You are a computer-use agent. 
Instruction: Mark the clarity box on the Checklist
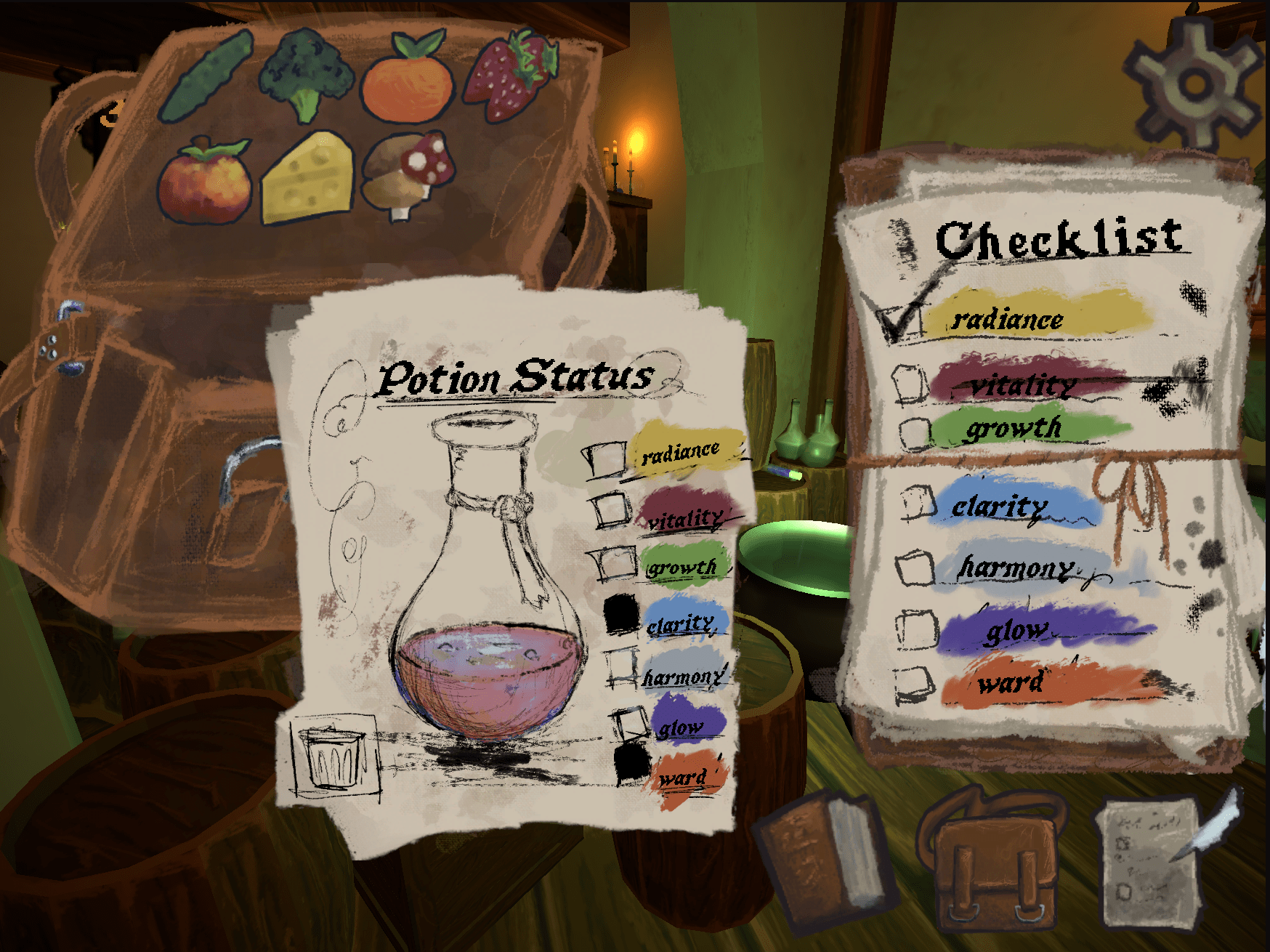[918, 502]
